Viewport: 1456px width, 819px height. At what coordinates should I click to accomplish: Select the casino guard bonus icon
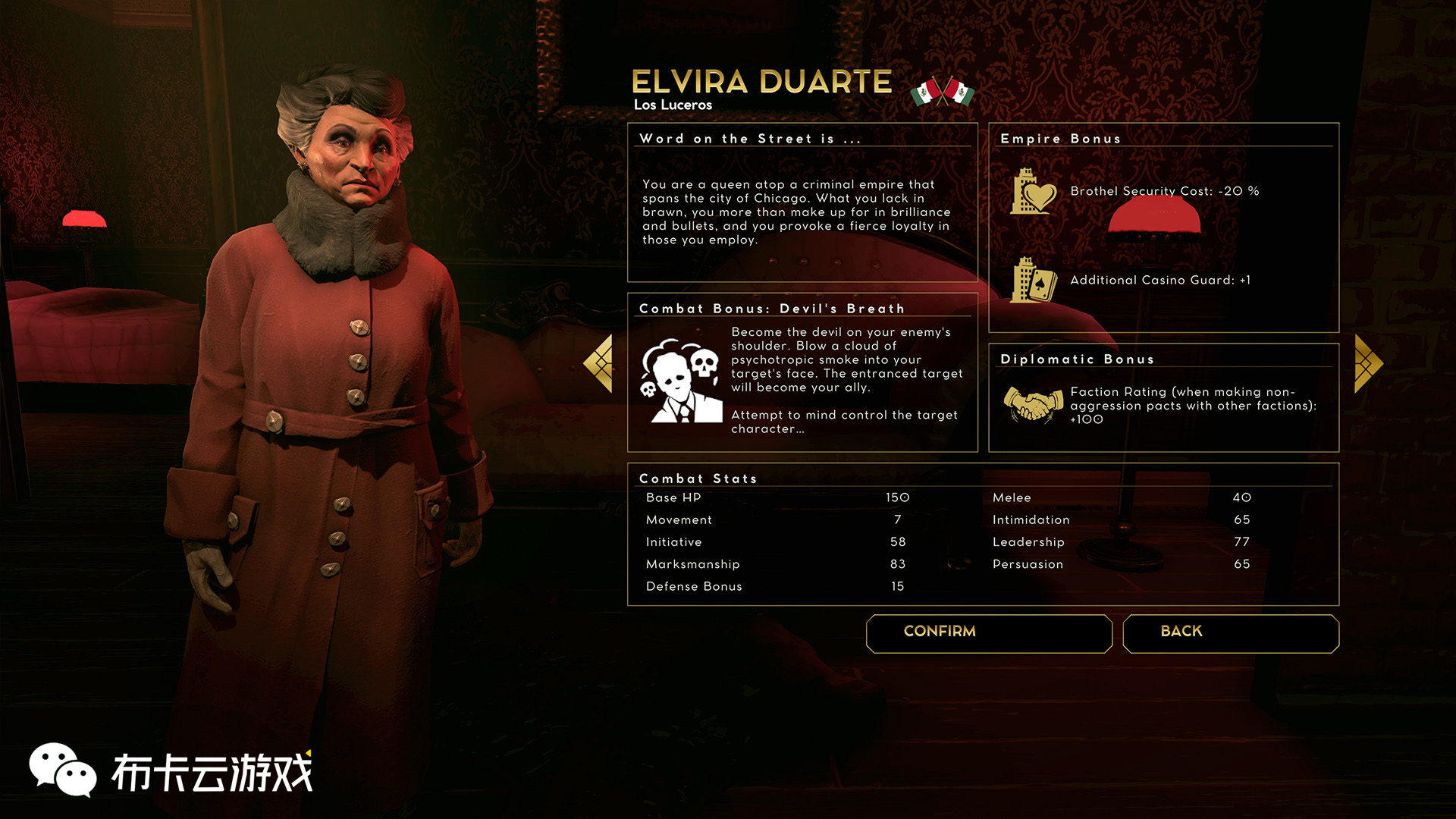coord(1033,281)
